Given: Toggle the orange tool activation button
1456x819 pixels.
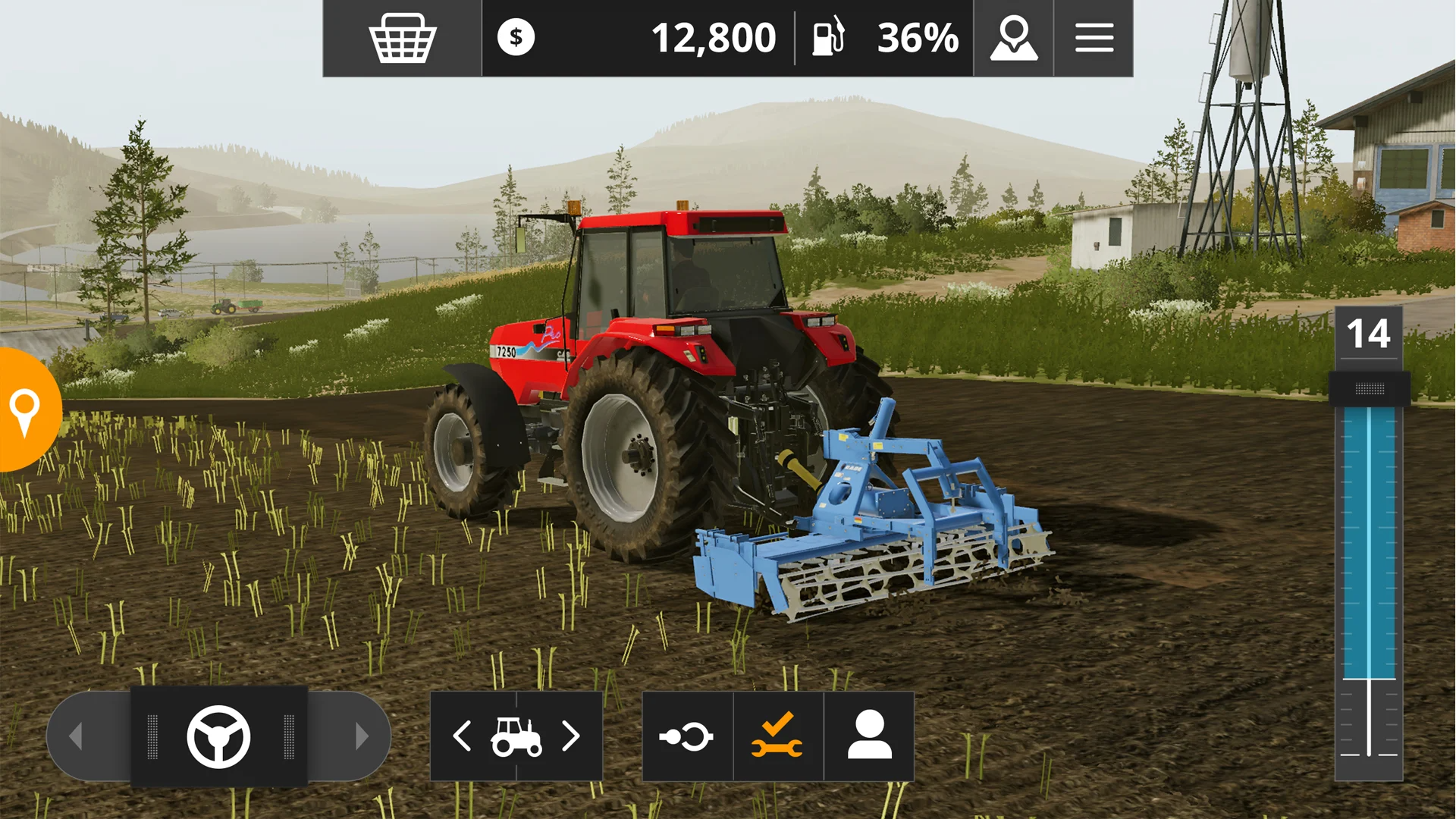Looking at the screenshot, I should pyautogui.click(x=778, y=736).
